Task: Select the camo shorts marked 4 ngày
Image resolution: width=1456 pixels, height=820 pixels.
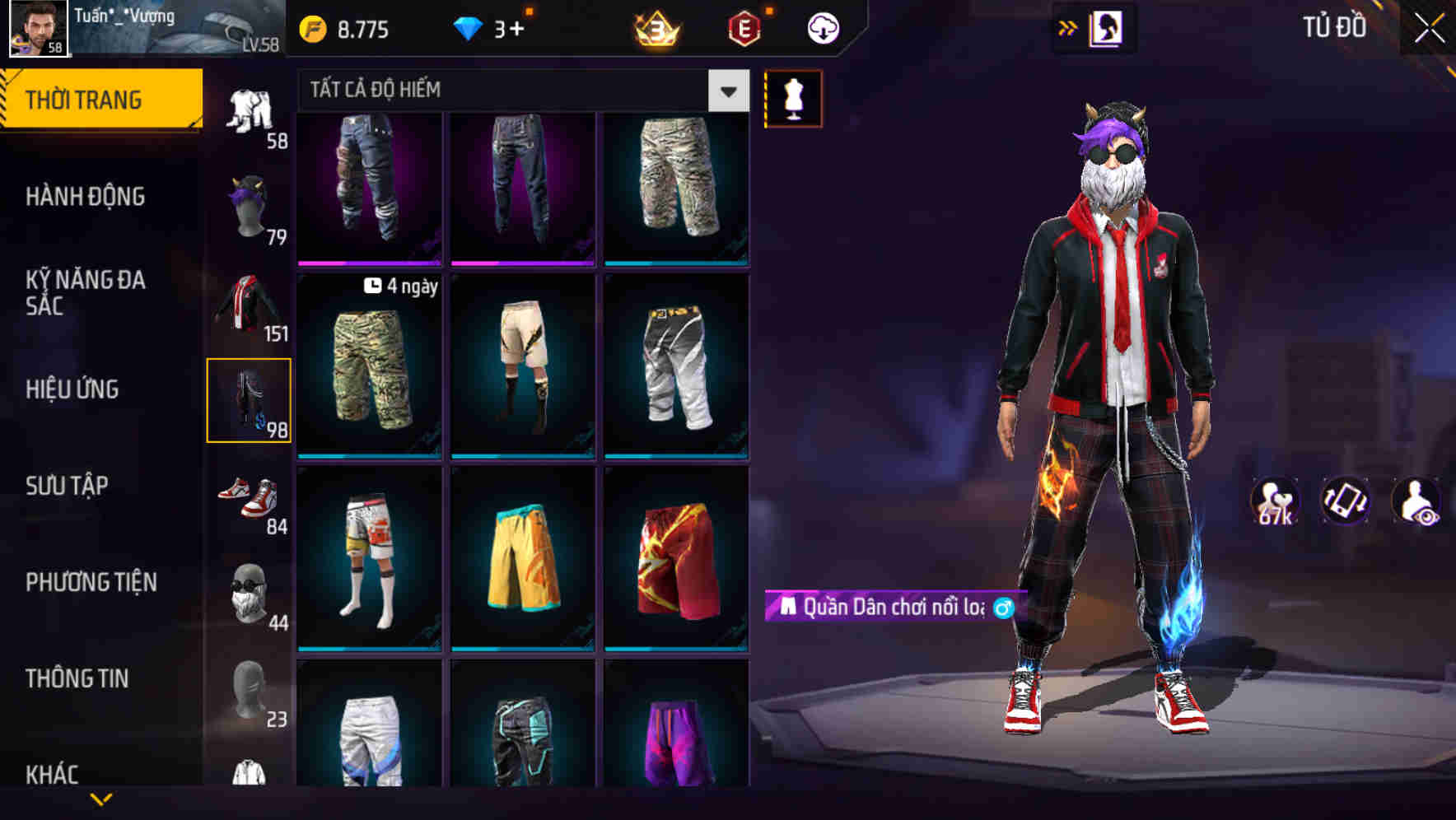Action: 369,366
